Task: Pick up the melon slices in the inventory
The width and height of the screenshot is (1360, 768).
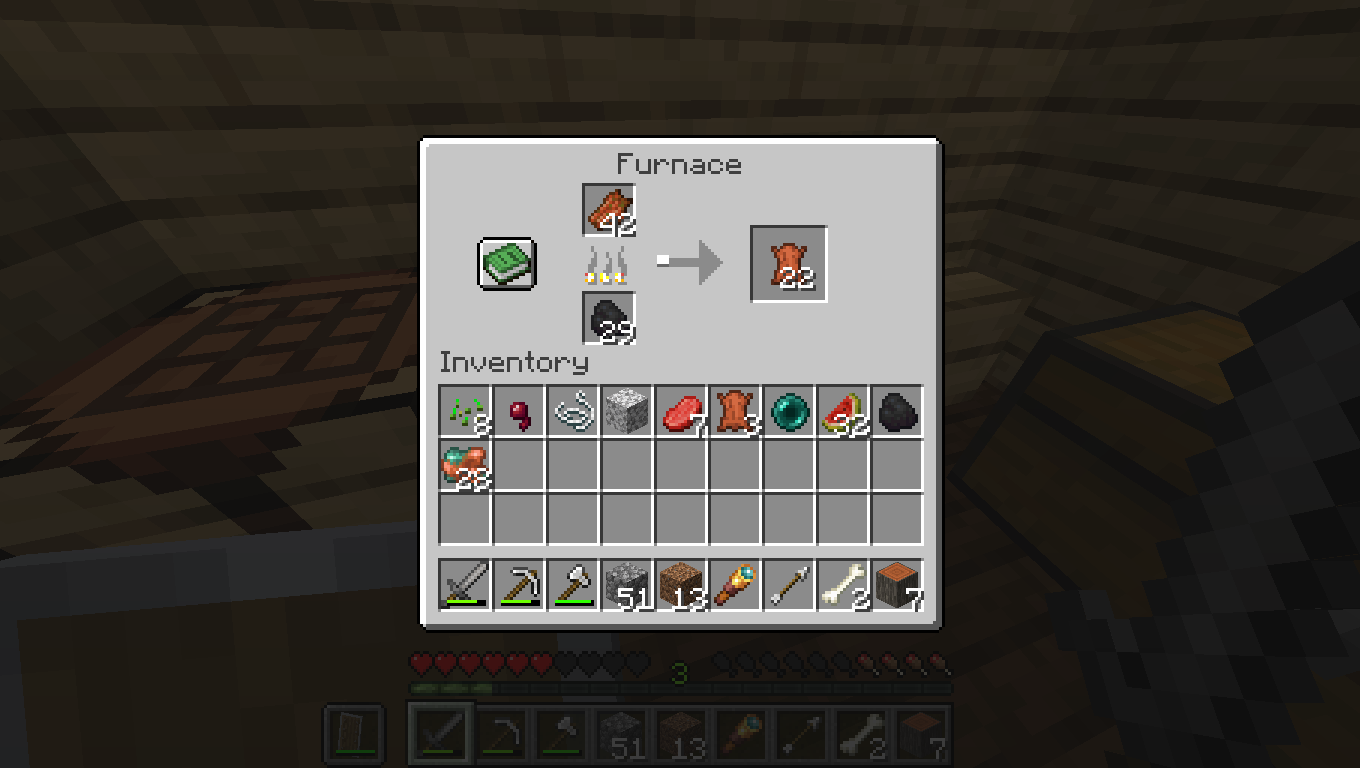Action: 842,411
